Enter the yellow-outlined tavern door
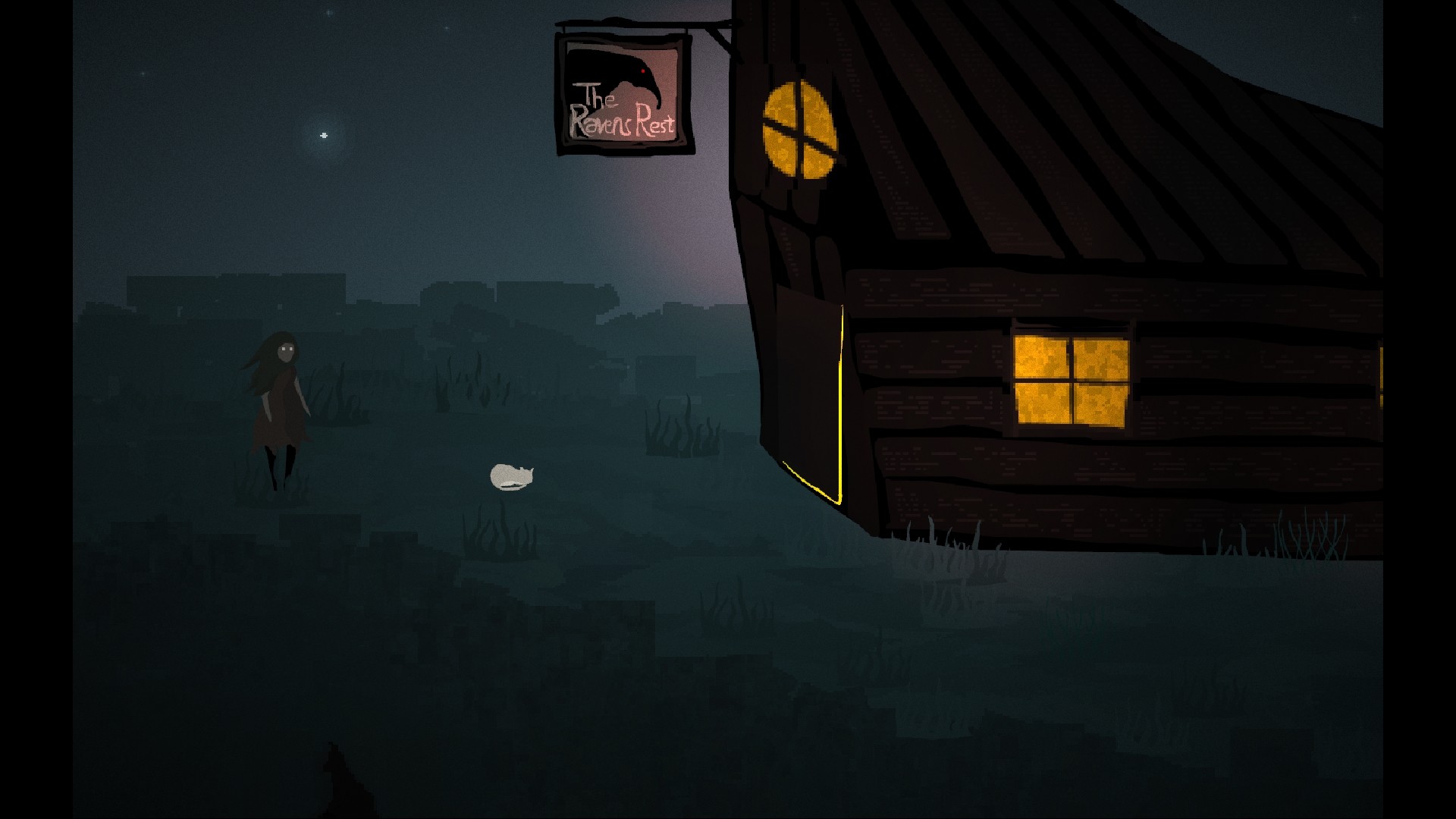Viewport: 1456px width, 819px height. coord(809,394)
